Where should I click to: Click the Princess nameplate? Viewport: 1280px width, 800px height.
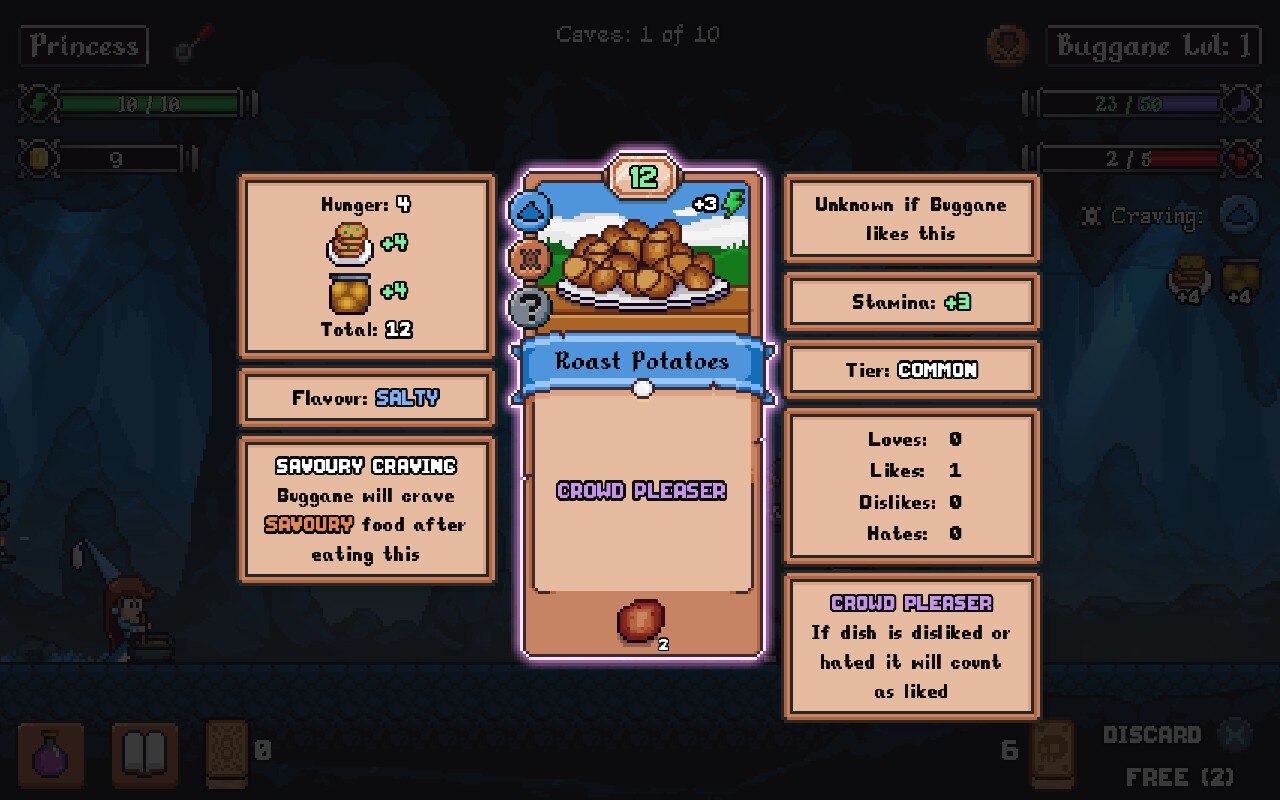pyautogui.click(x=84, y=46)
